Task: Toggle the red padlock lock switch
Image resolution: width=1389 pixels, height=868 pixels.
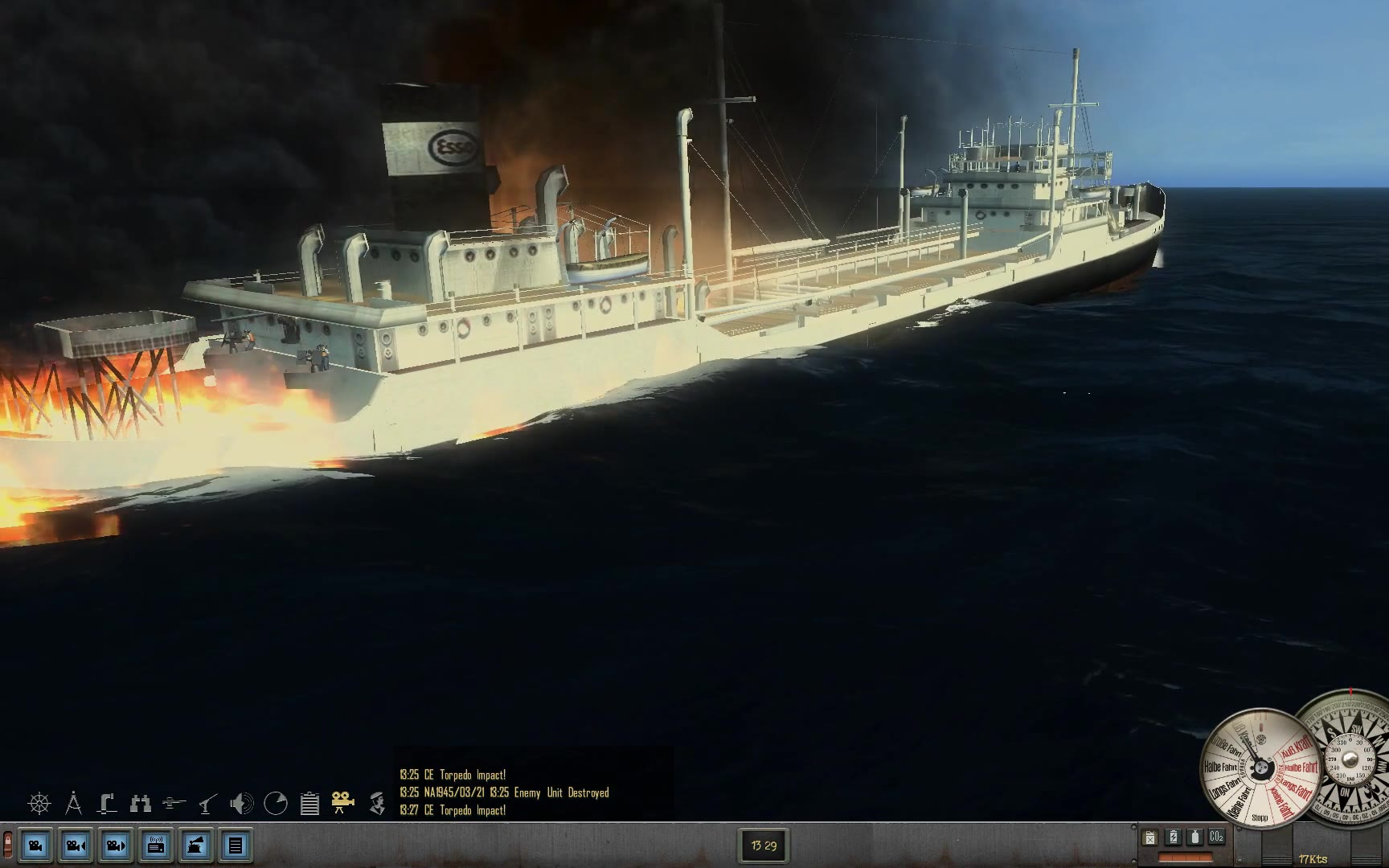Action: (8, 845)
